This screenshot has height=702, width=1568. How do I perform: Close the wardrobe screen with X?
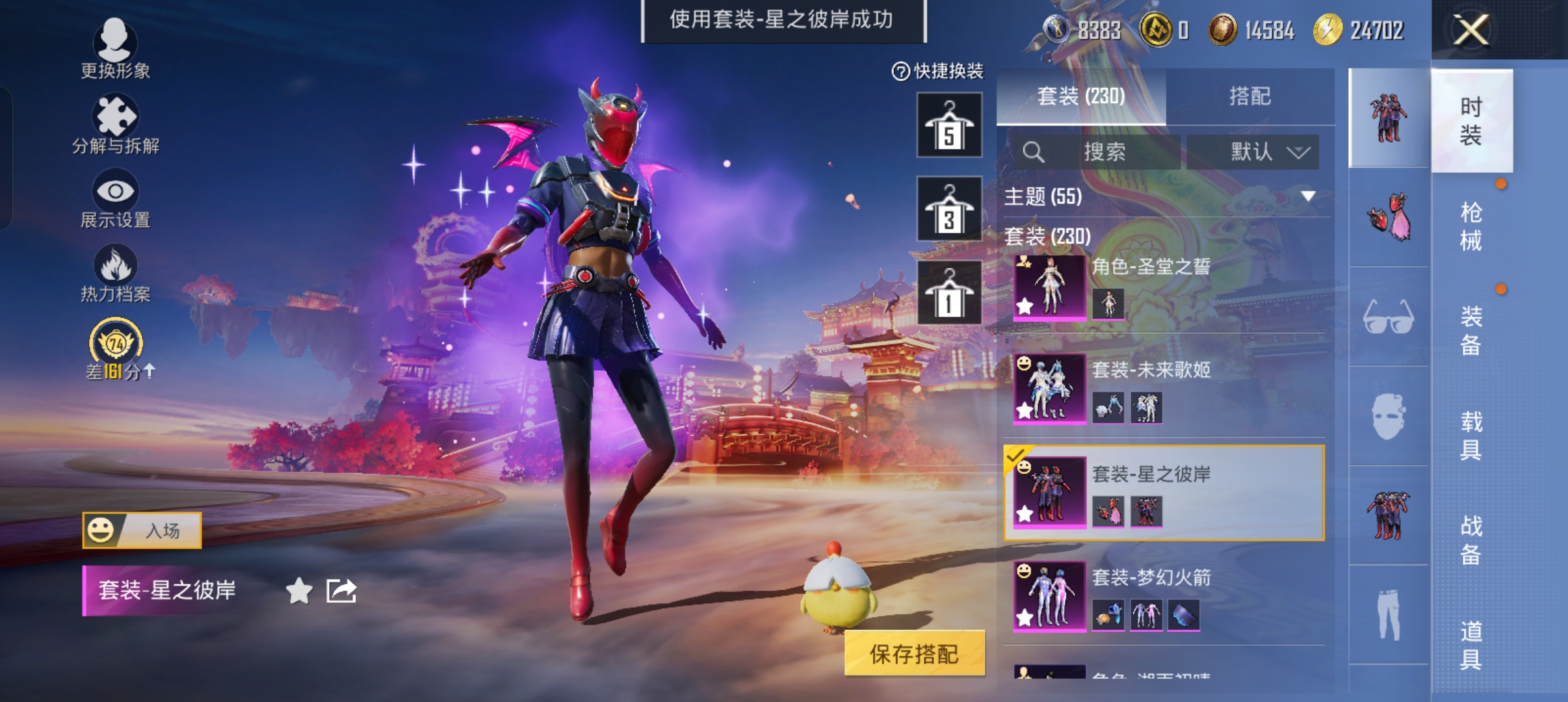1470,30
